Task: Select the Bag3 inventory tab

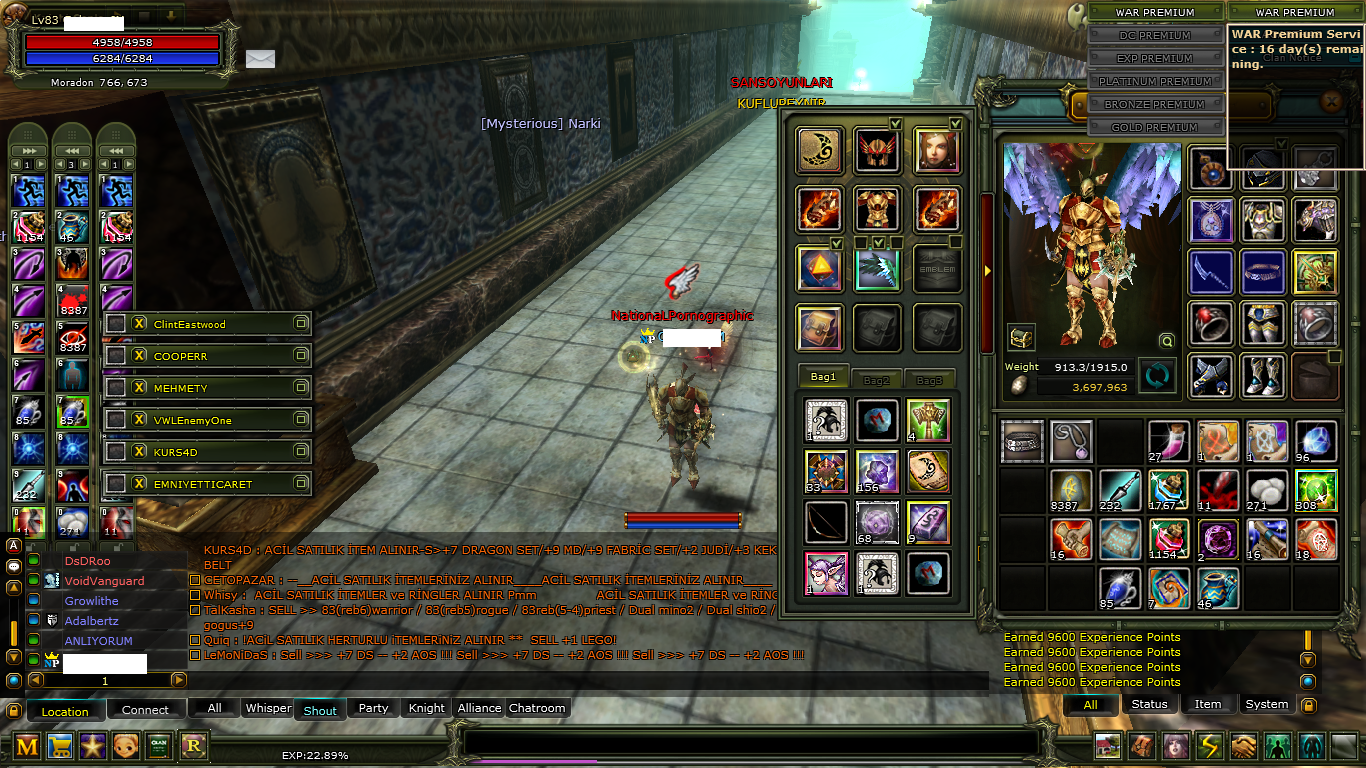Action: (x=929, y=380)
